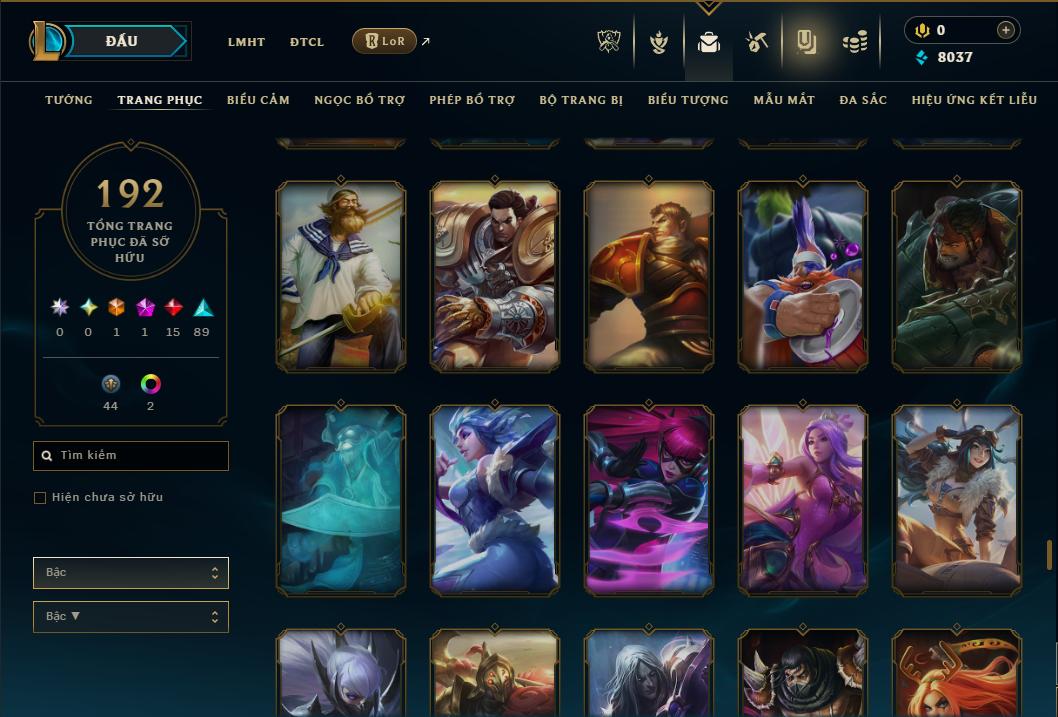Show the ĐA SẮC chroma tab
Viewport: 1058px width, 717px height.
point(863,100)
